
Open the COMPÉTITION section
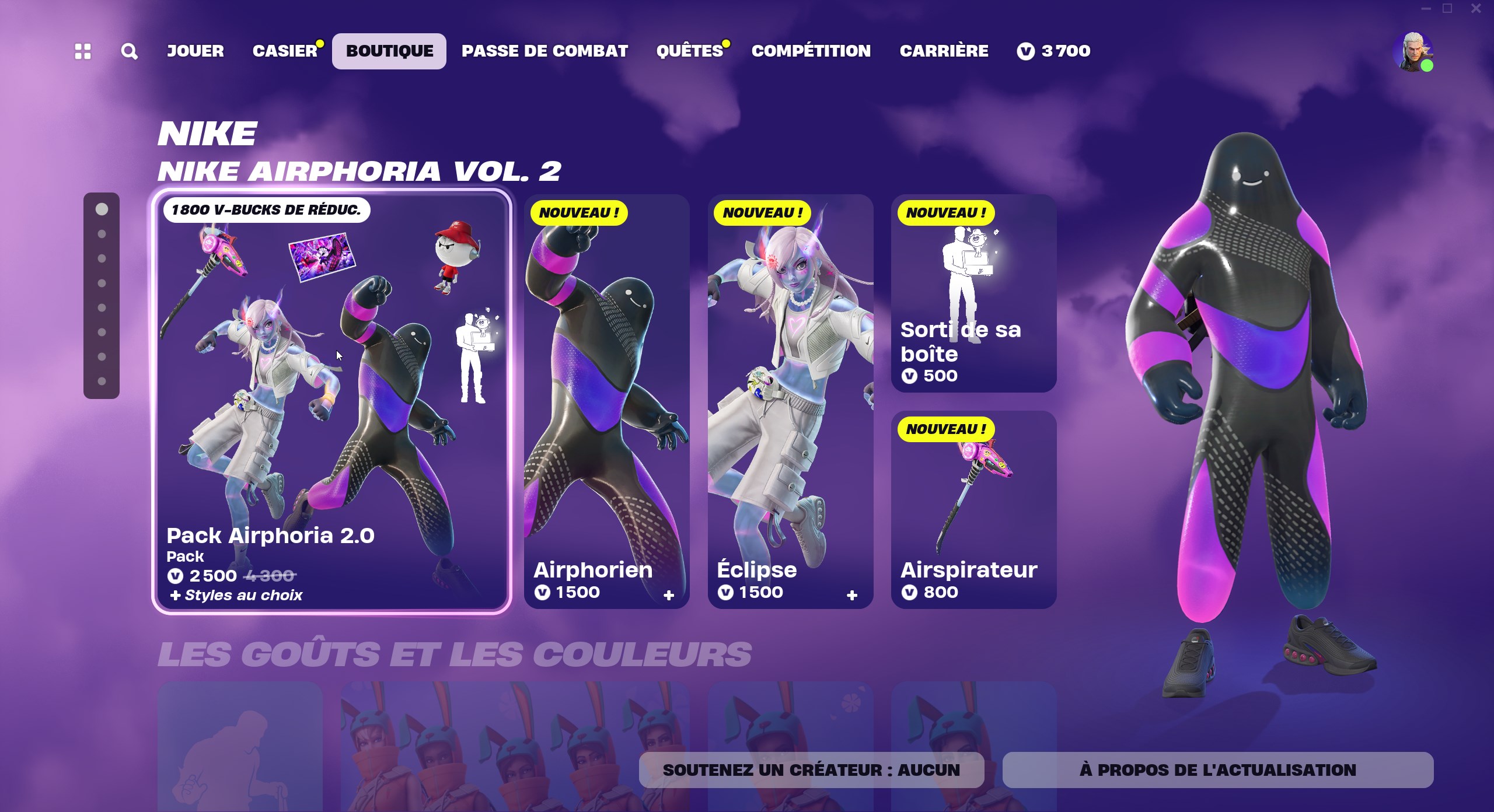point(812,51)
